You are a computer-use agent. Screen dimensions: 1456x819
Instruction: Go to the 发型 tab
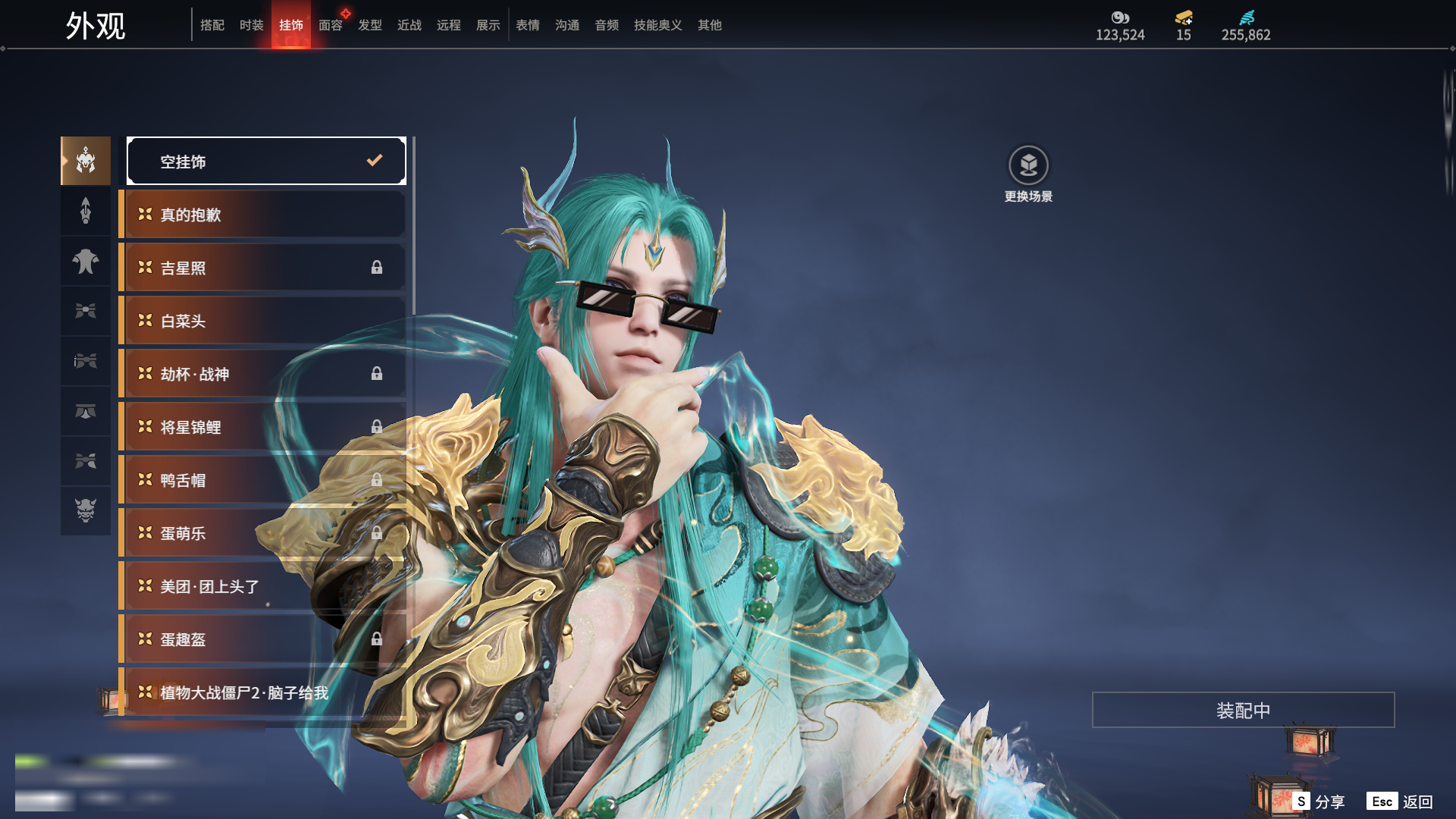[x=369, y=25]
